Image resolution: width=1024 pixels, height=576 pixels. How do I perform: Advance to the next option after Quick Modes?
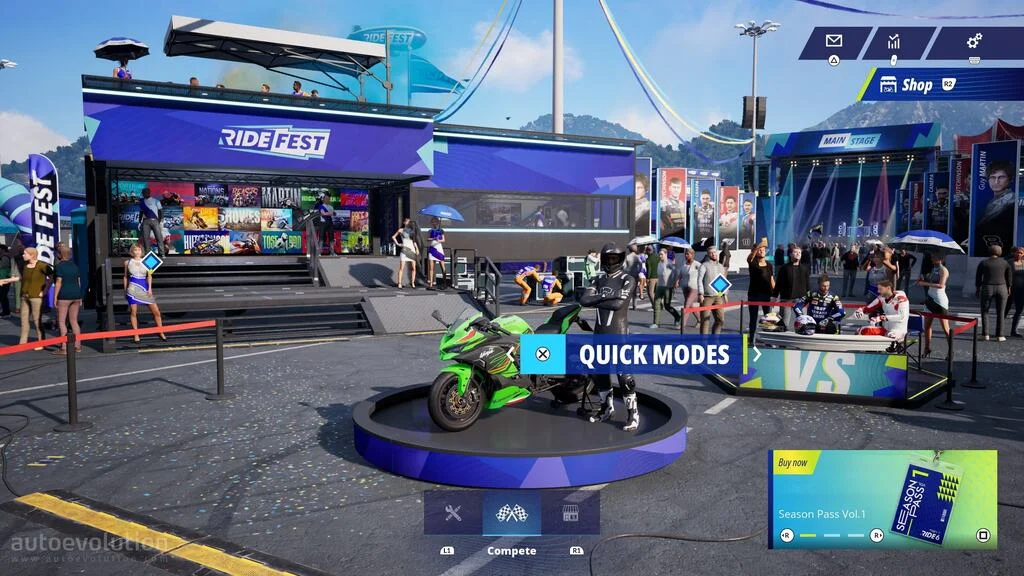[757, 353]
